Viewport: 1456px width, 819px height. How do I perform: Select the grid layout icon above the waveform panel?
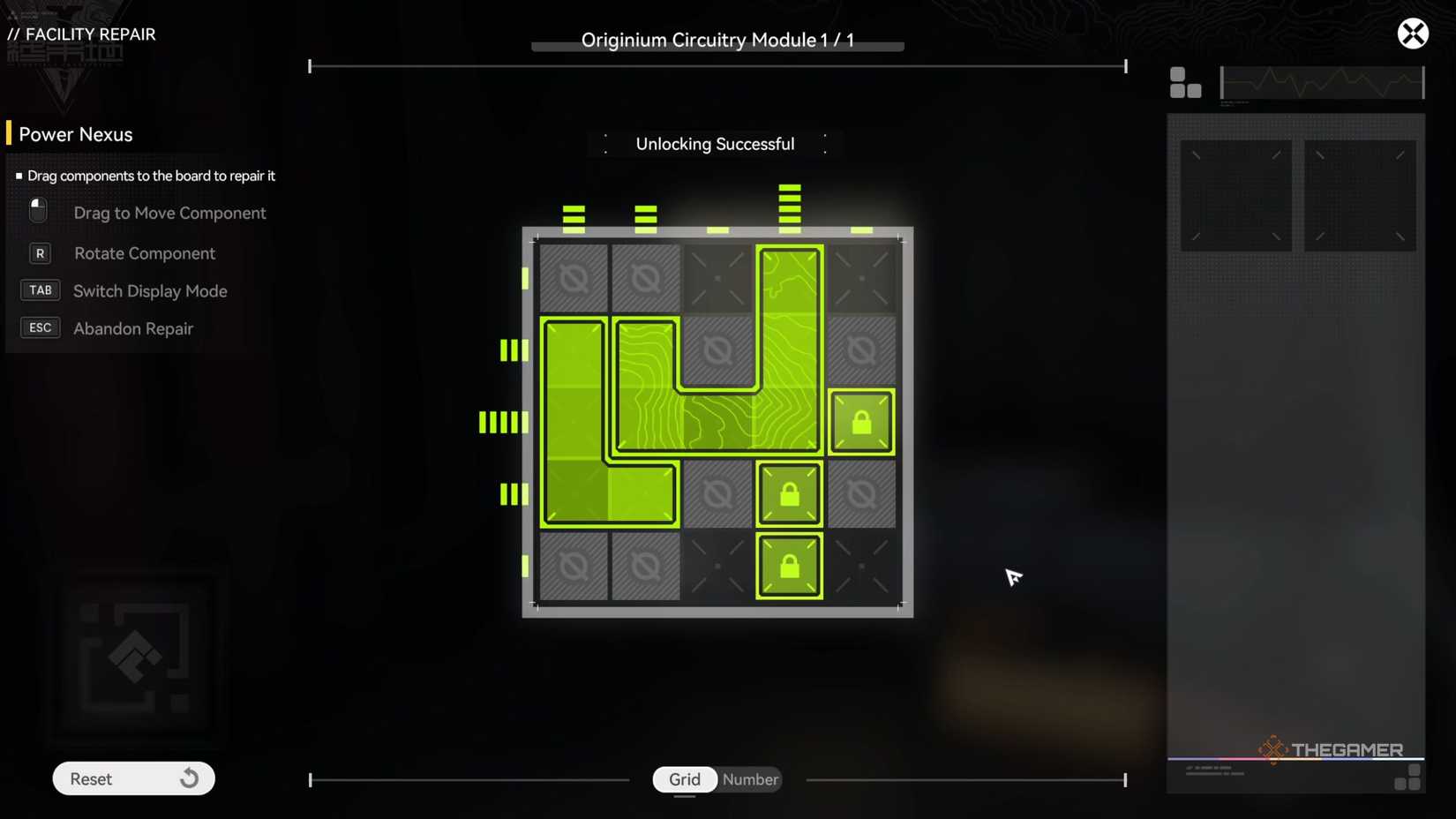(x=1185, y=83)
